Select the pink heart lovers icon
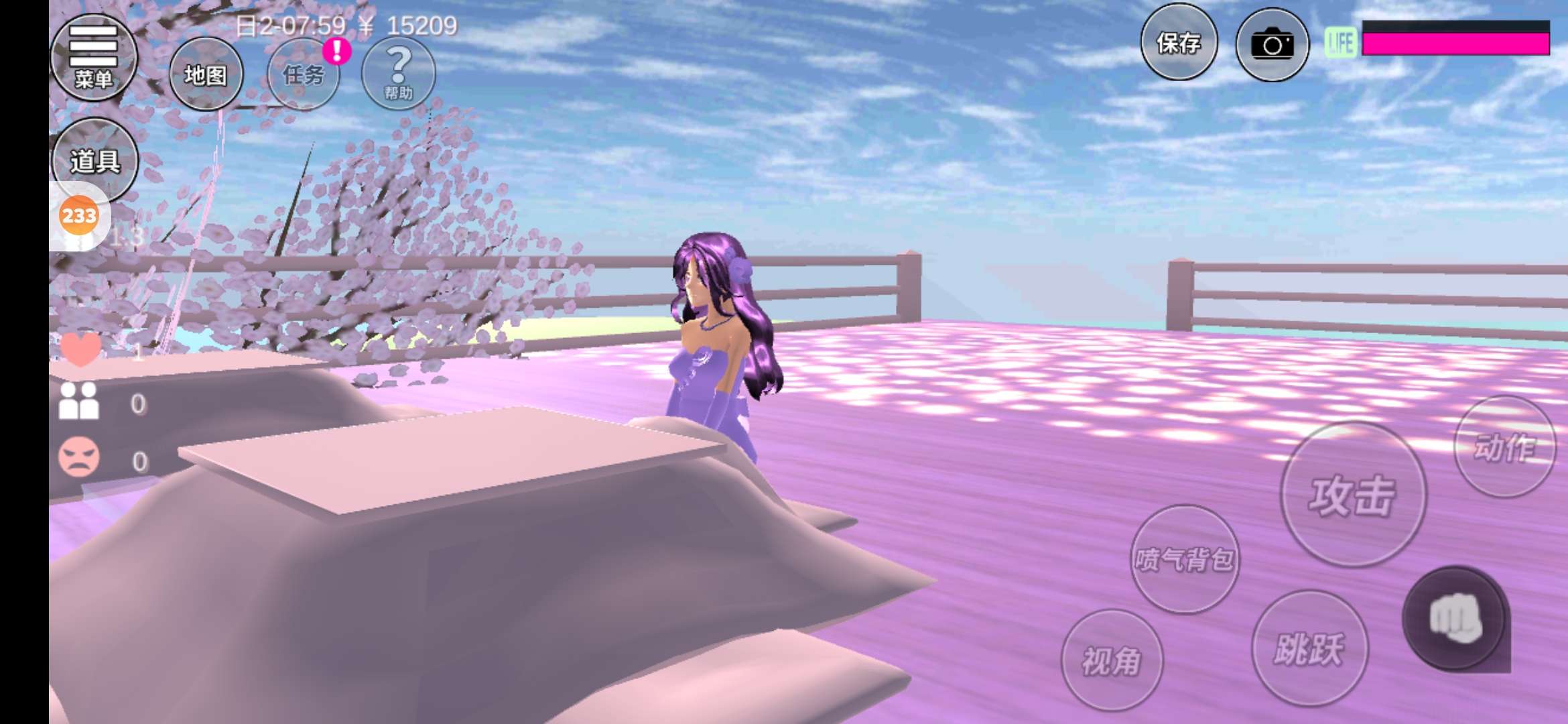Viewport: 1568px width, 724px height. [81, 349]
